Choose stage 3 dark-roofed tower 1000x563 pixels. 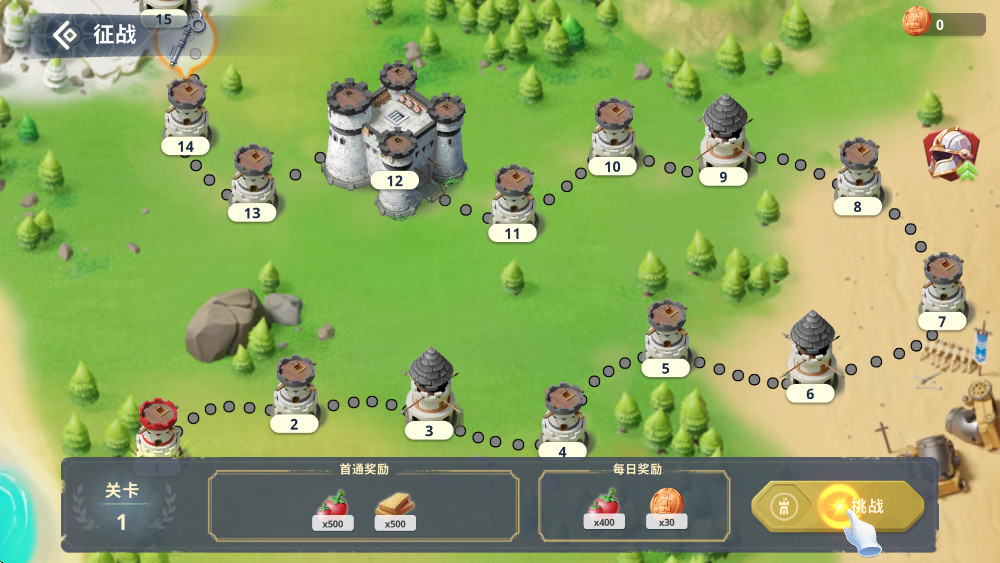(x=432, y=388)
